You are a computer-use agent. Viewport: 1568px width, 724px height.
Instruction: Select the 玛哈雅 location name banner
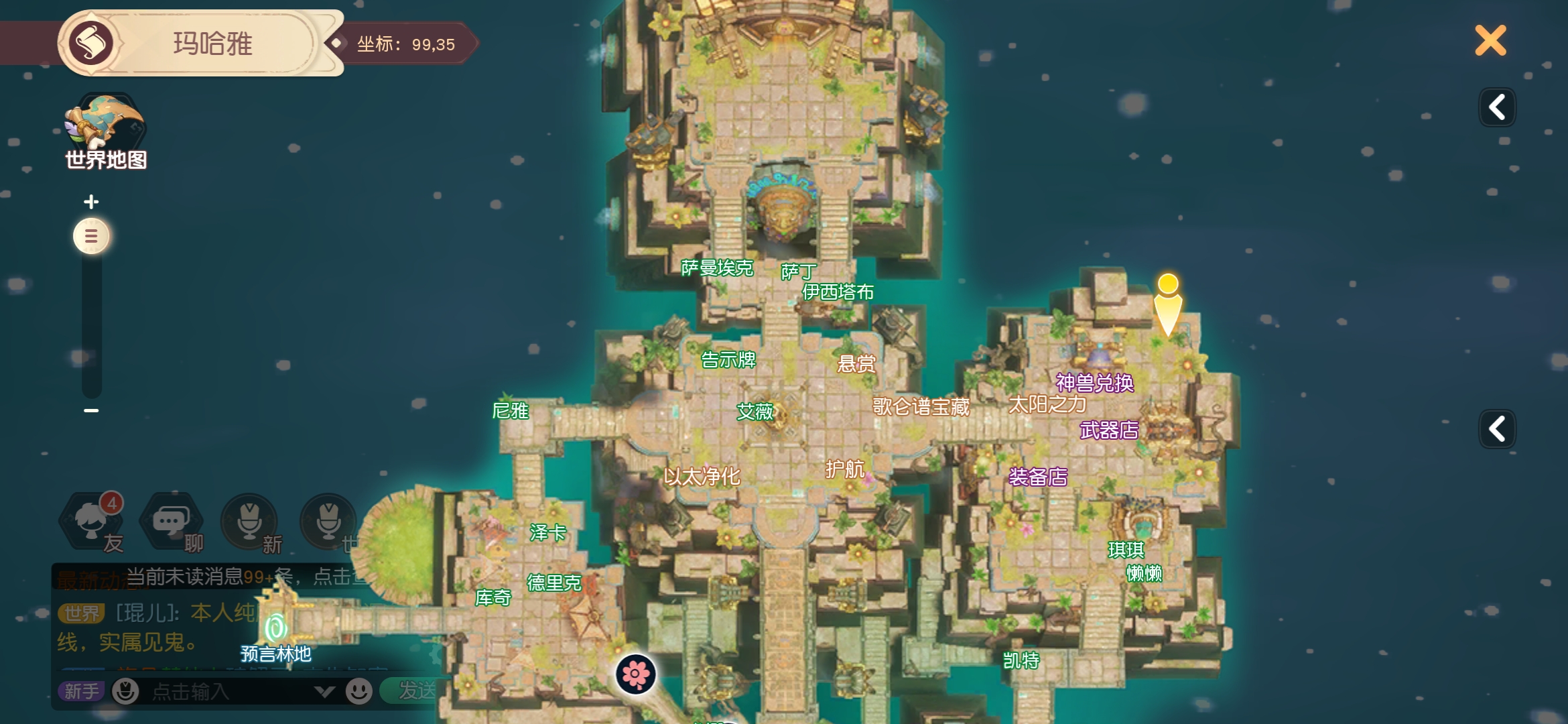(212, 44)
